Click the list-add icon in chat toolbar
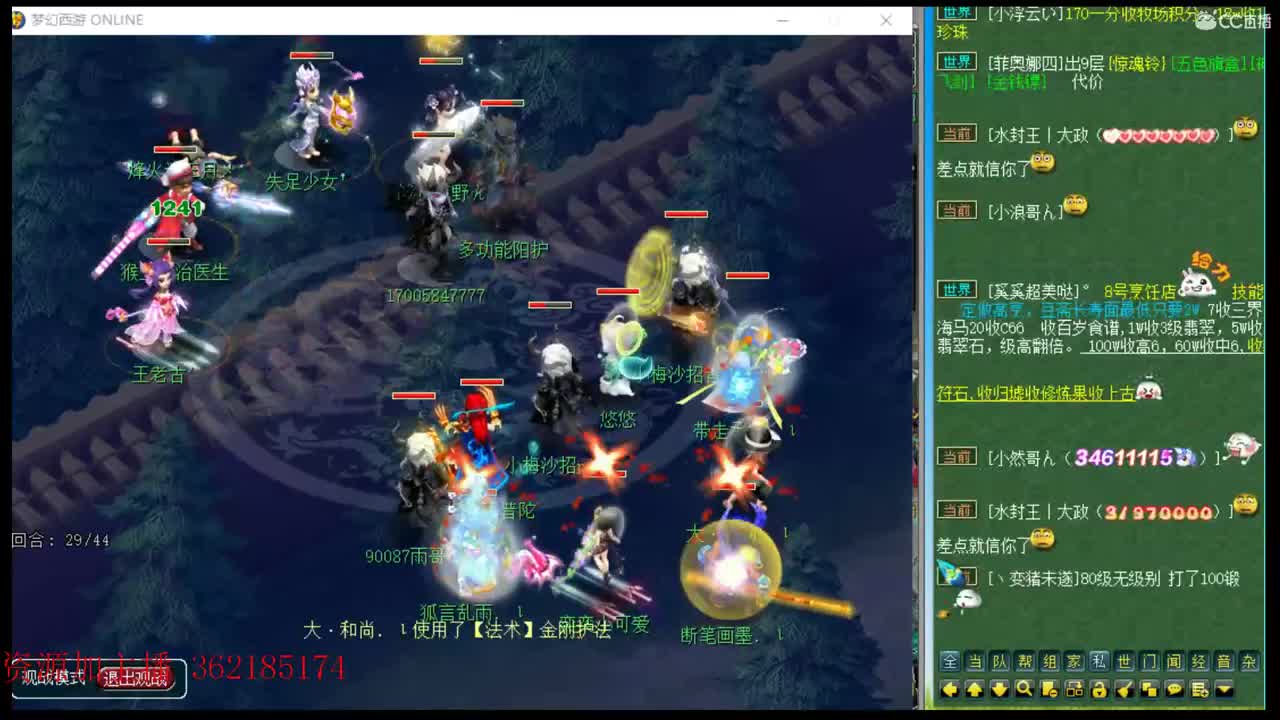This screenshot has width=1280, height=720. click(1199, 687)
